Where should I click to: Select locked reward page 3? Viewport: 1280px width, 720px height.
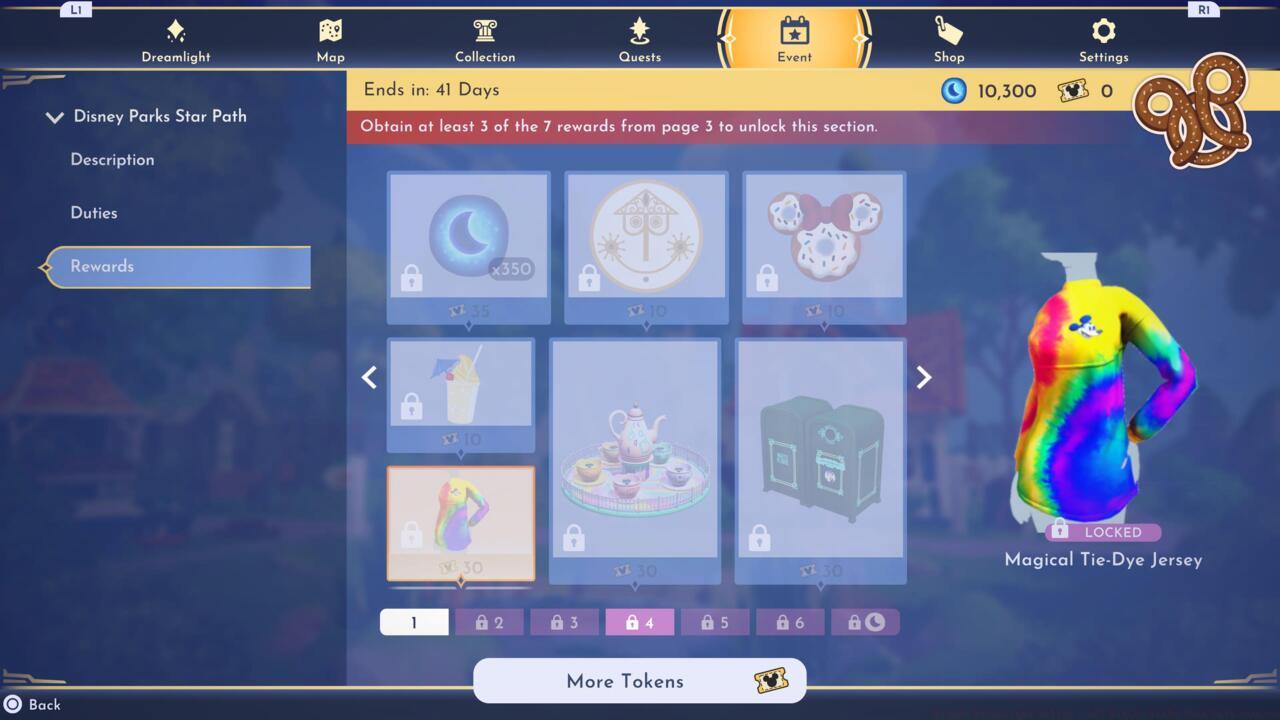564,622
